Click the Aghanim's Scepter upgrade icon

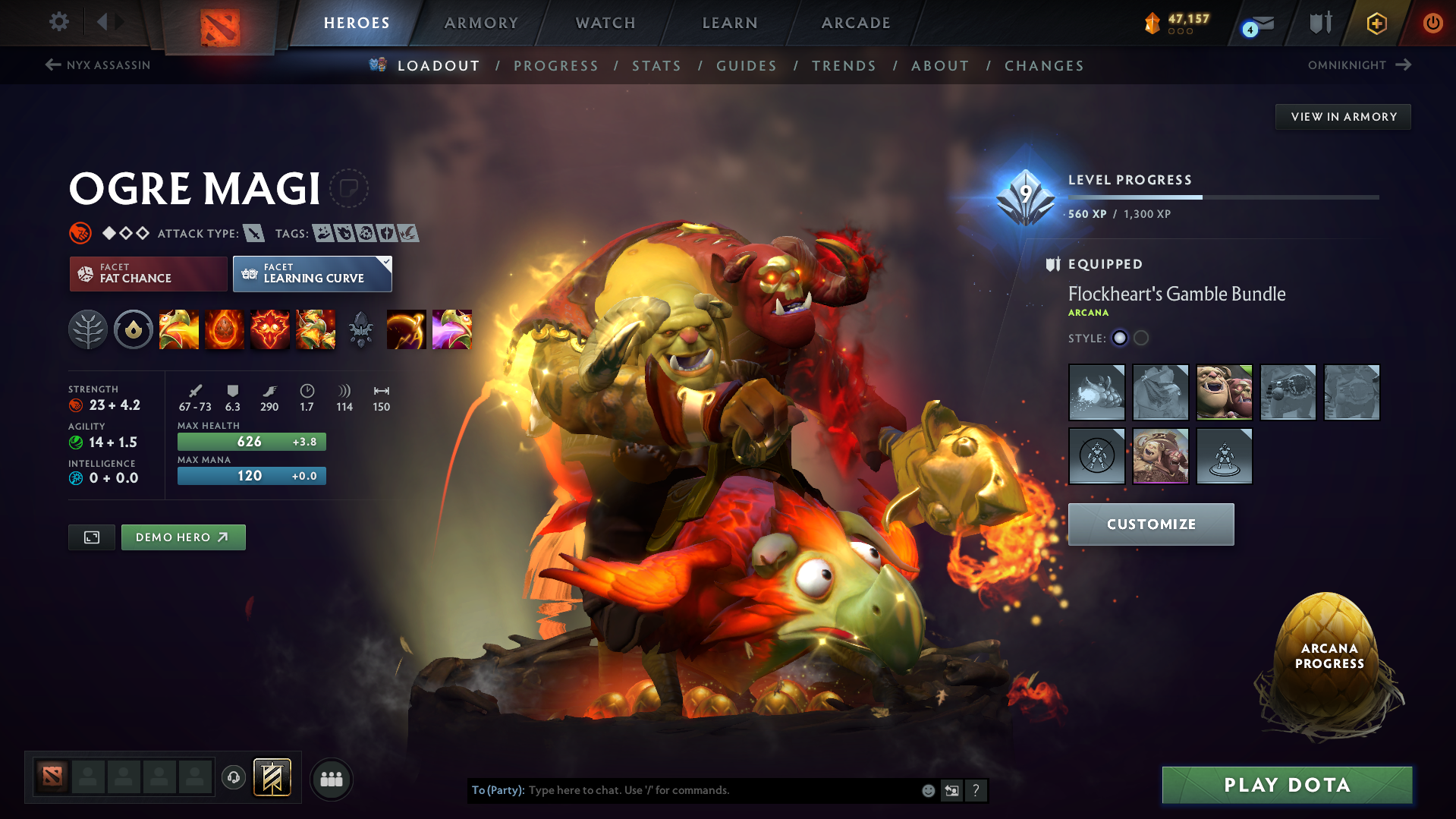[x=361, y=329]
